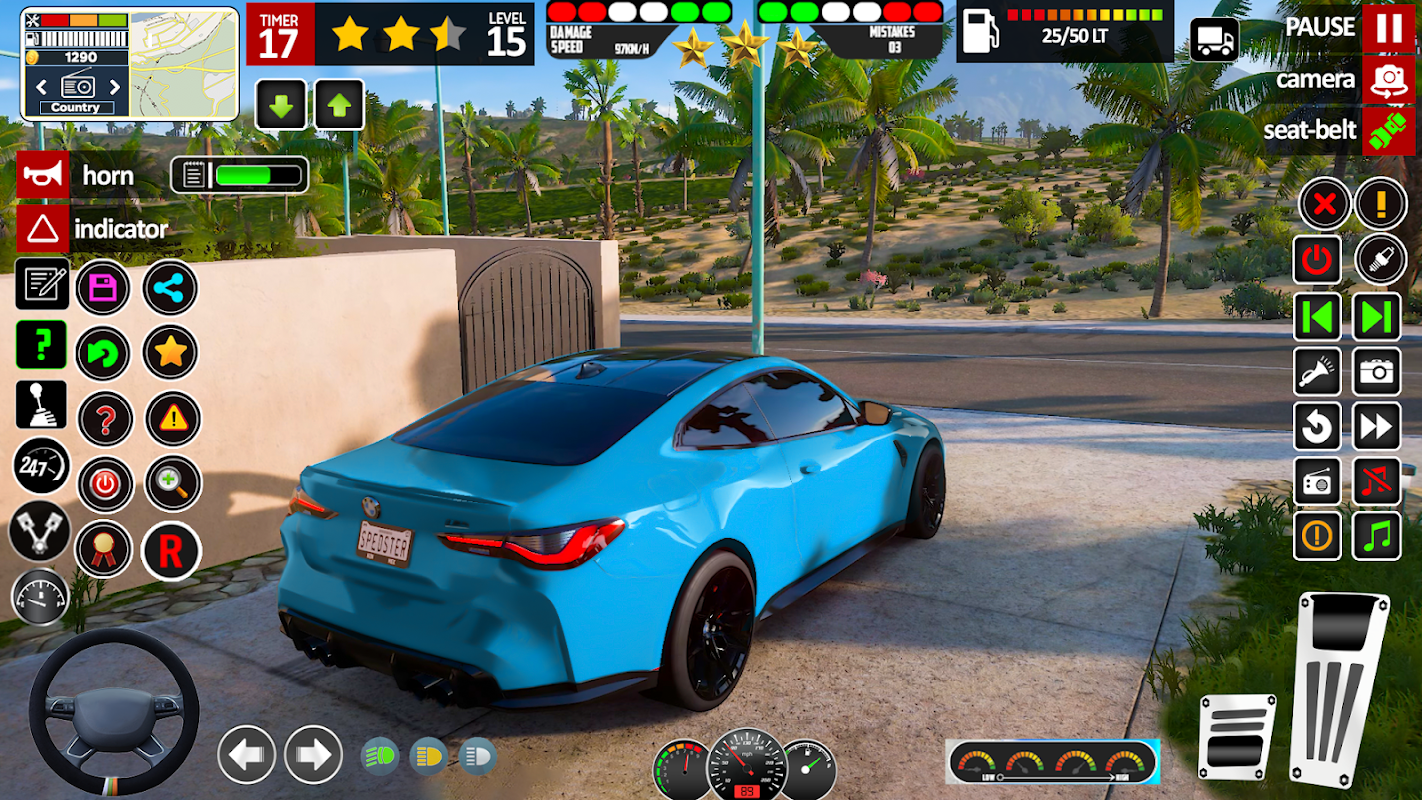
Task: Click the red X close button
Action: pyautogui.click(x=1325, y=205)
